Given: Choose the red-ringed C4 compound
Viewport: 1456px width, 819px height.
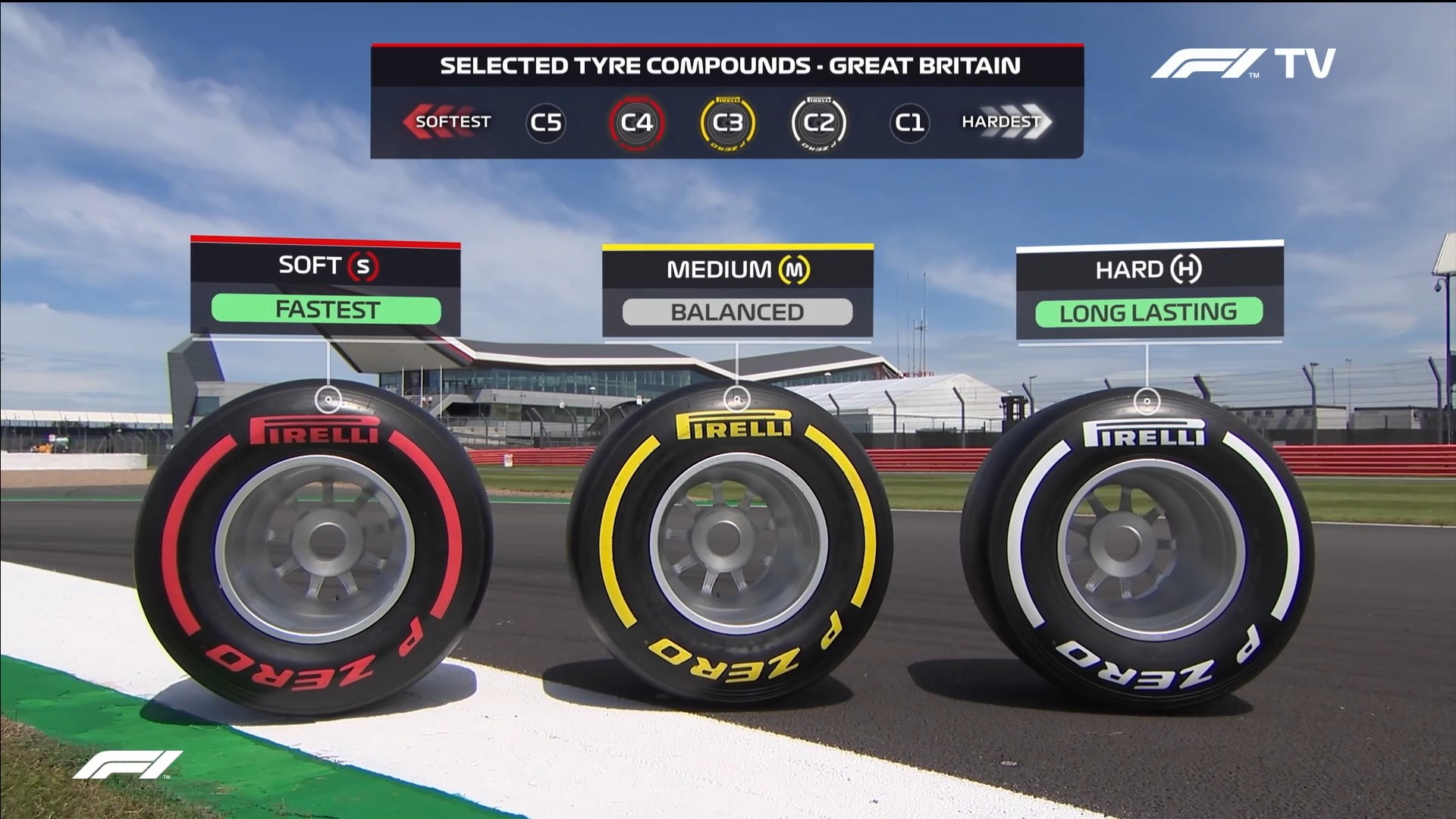Looking at the screenshot, I should pyautogui.click(x=636, y=122).
